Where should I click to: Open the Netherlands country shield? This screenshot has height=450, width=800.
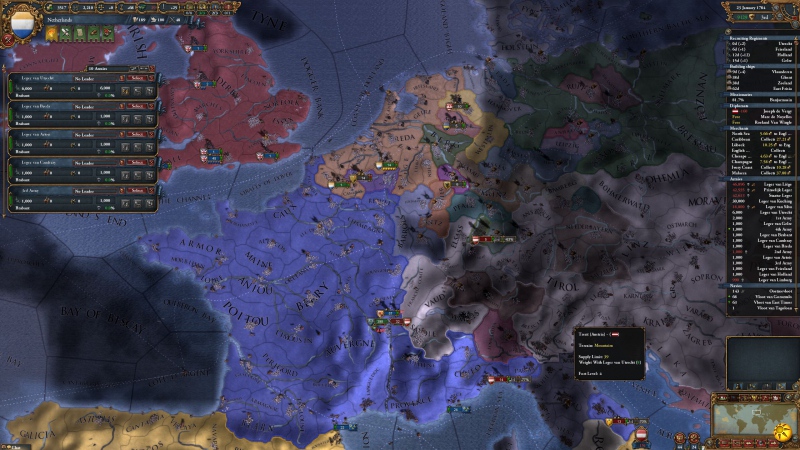pos(21,19)
